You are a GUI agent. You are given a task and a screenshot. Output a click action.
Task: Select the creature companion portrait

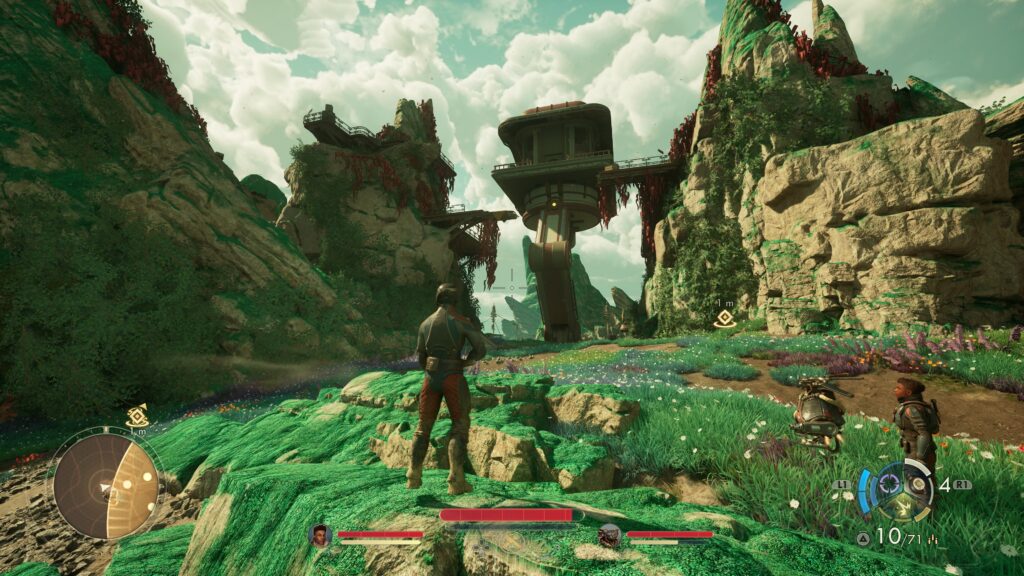click(x=609, y=536)
